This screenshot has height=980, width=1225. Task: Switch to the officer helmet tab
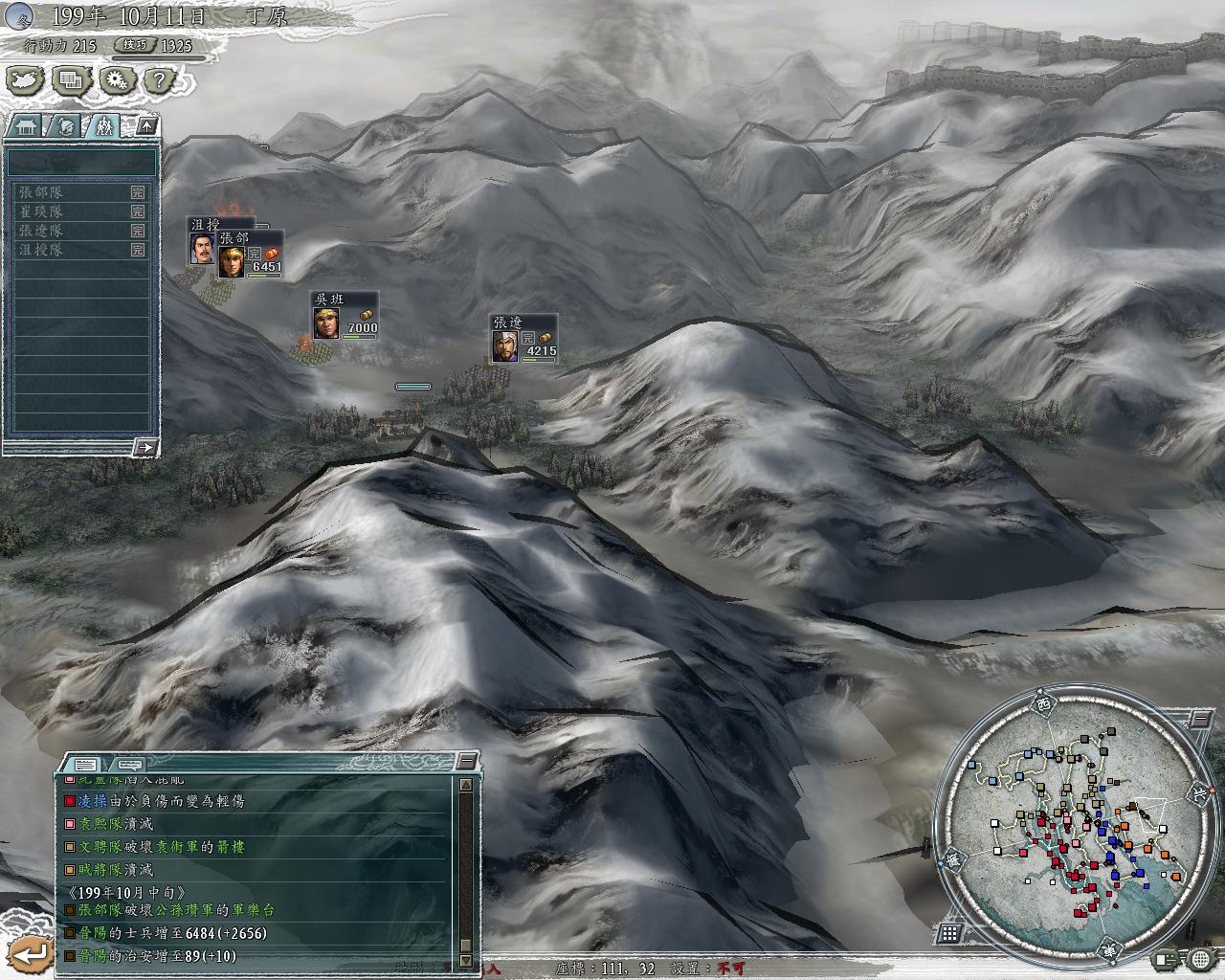(x=65, y=125)
